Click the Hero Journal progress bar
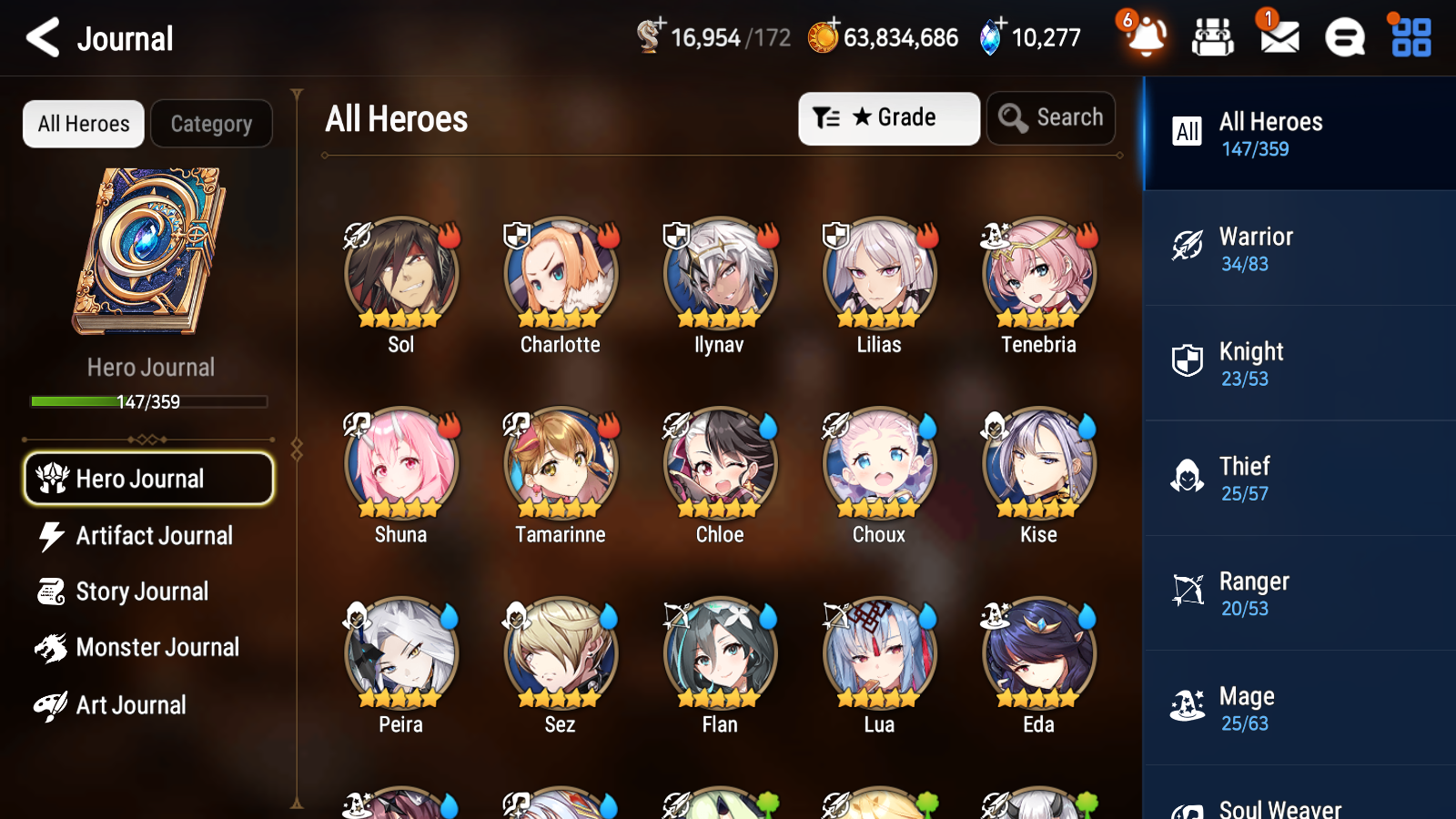 coord(148,400)
